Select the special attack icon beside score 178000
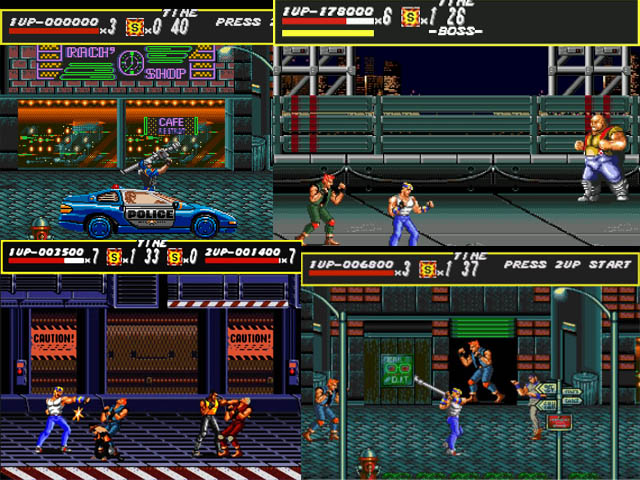The height and width of the screenshot is (480, 640). pos(410,16)
